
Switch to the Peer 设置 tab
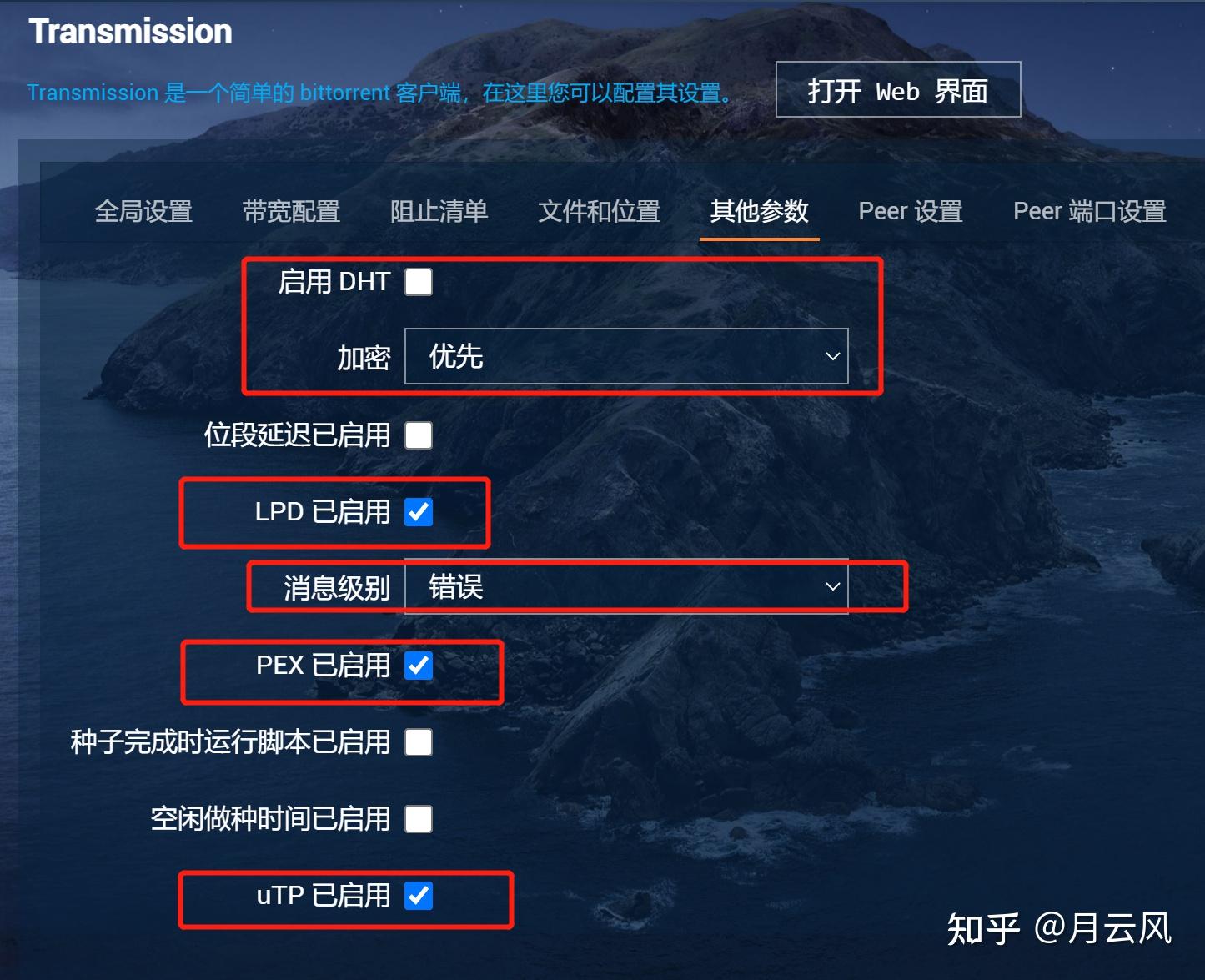click(909, 211)
